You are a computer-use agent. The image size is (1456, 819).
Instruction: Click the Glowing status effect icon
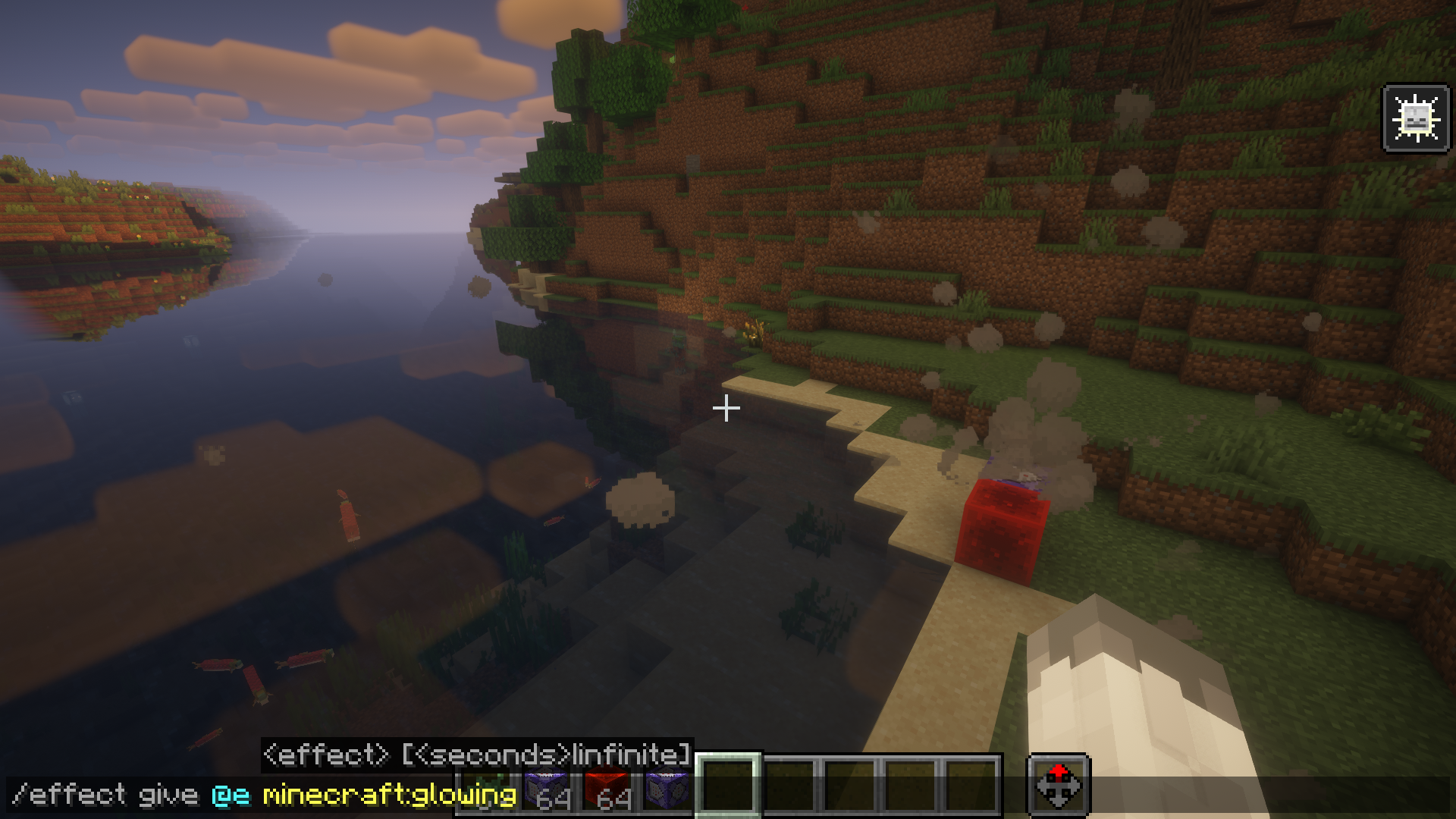point(1416,118)
